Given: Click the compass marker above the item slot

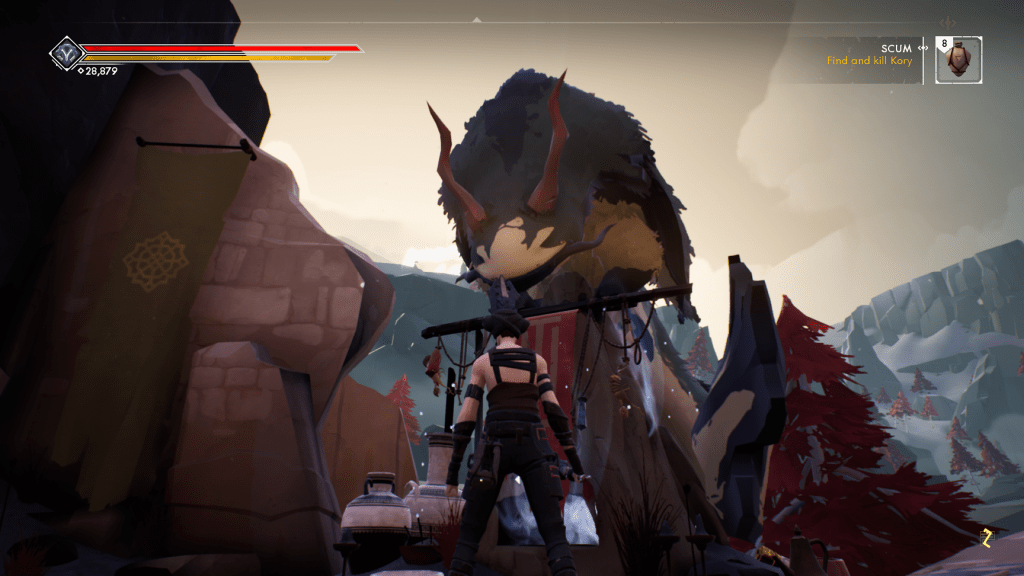Looking at the screenshot, I should point(948,22).
